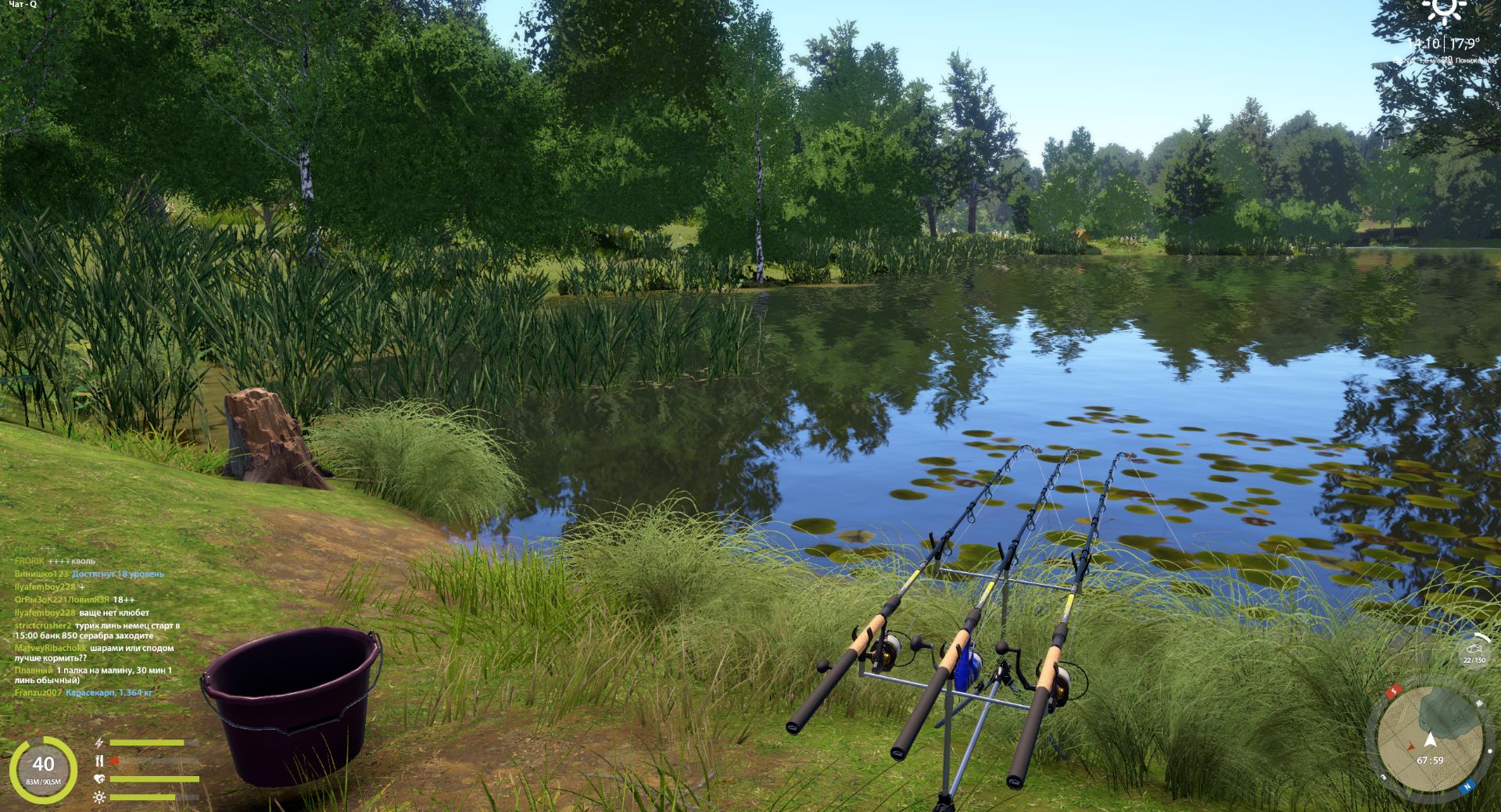Select the sun brightness icon in the stats panel

99,796
